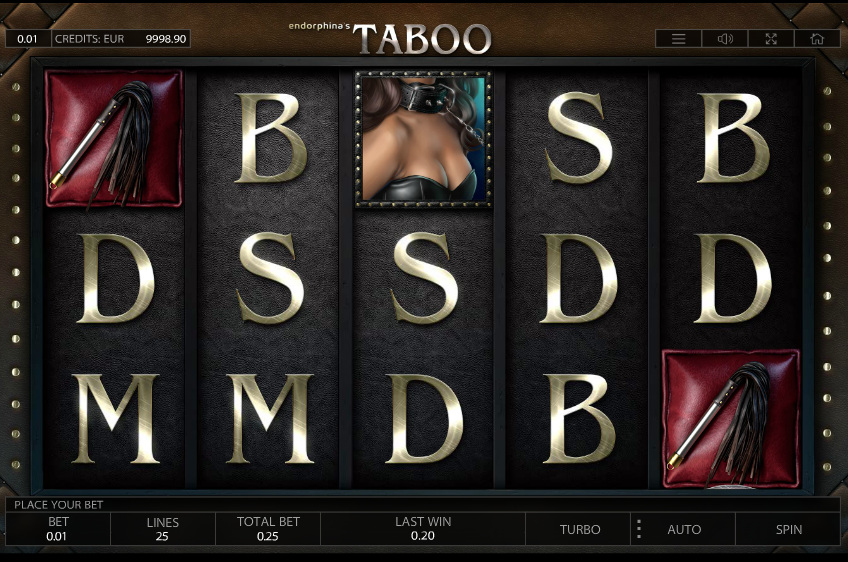Image resolution: width=848 pixels, height=562 pixels.
Task: Adjust the number of Lines
Action: pyautogui.click(x=162, y=529)
